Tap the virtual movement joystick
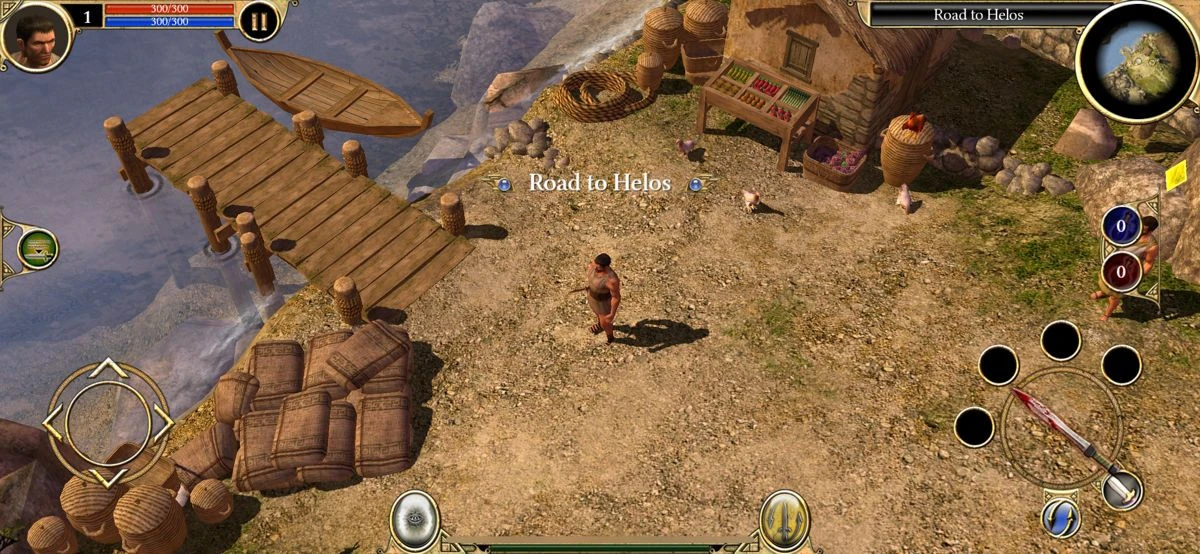 tap(108, 421)
